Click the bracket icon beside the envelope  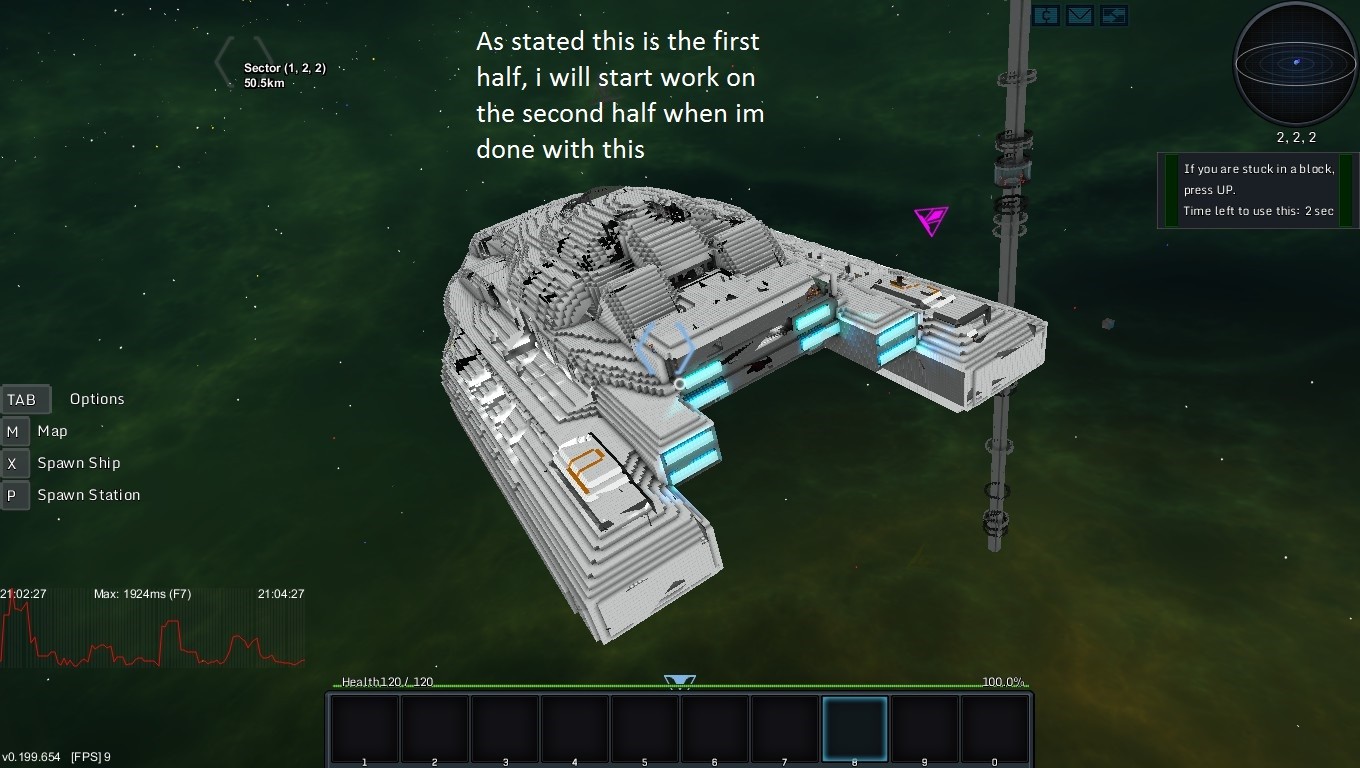[x=1045, y=15]
